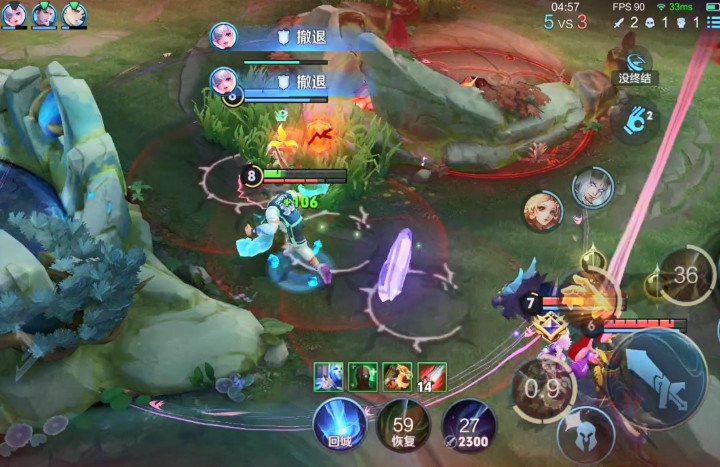Select the green masked-face item icon
Image resolution: width=720 pixels, height=467 pixels.
pyautogui.click(x=363, y=376)
